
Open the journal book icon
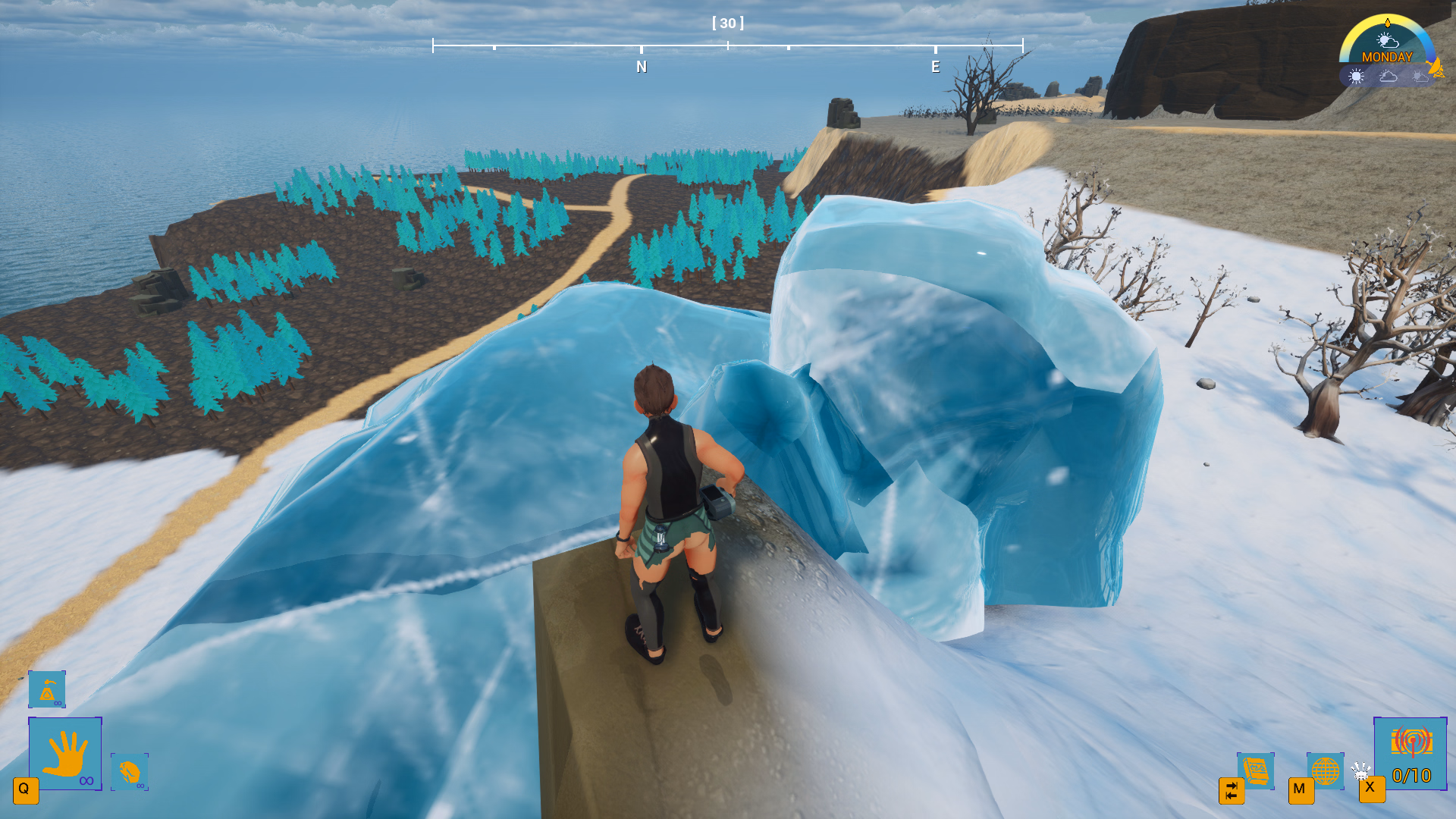pos(1256,771)
